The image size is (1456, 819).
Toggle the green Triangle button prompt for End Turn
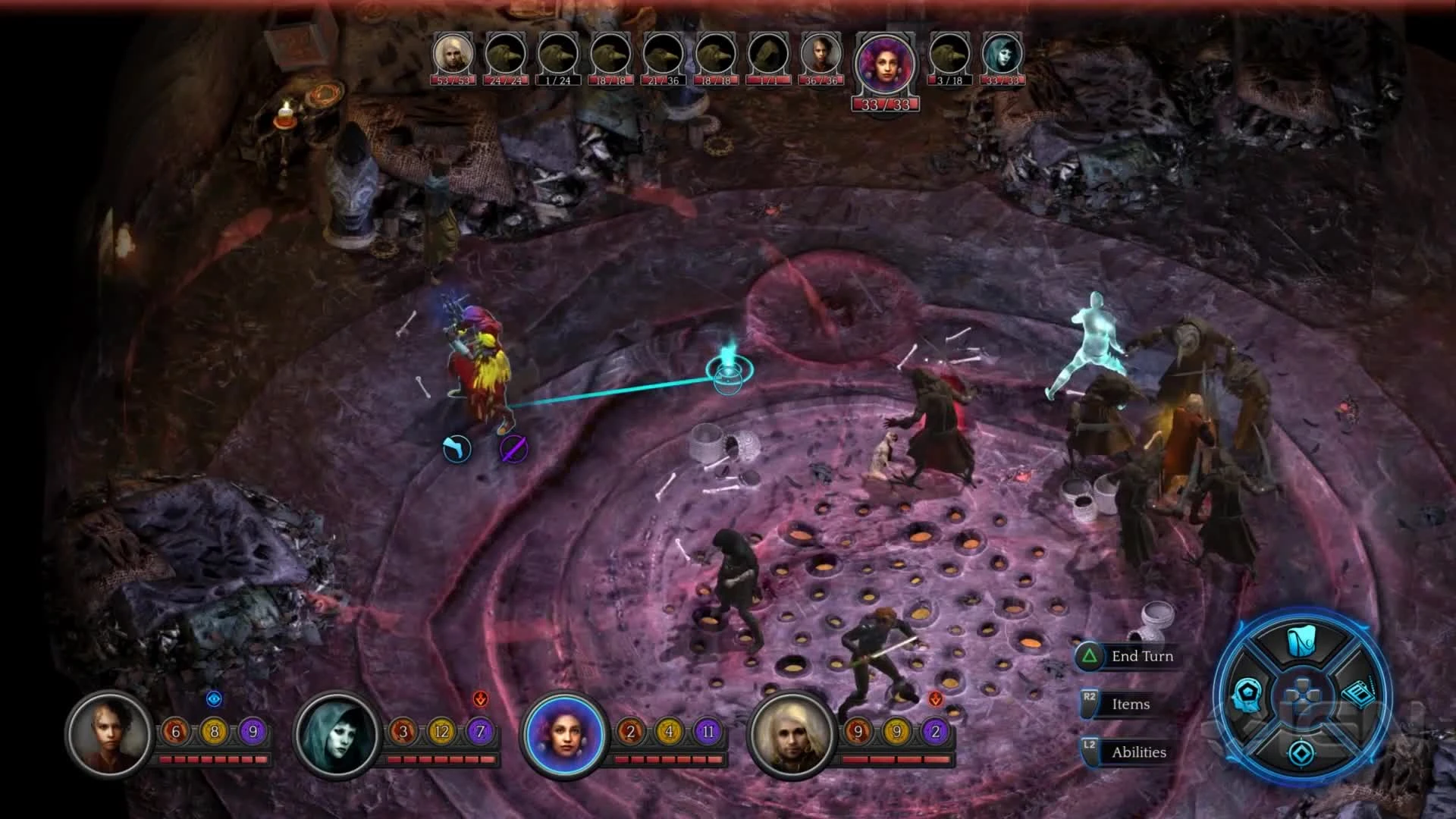1090,656
